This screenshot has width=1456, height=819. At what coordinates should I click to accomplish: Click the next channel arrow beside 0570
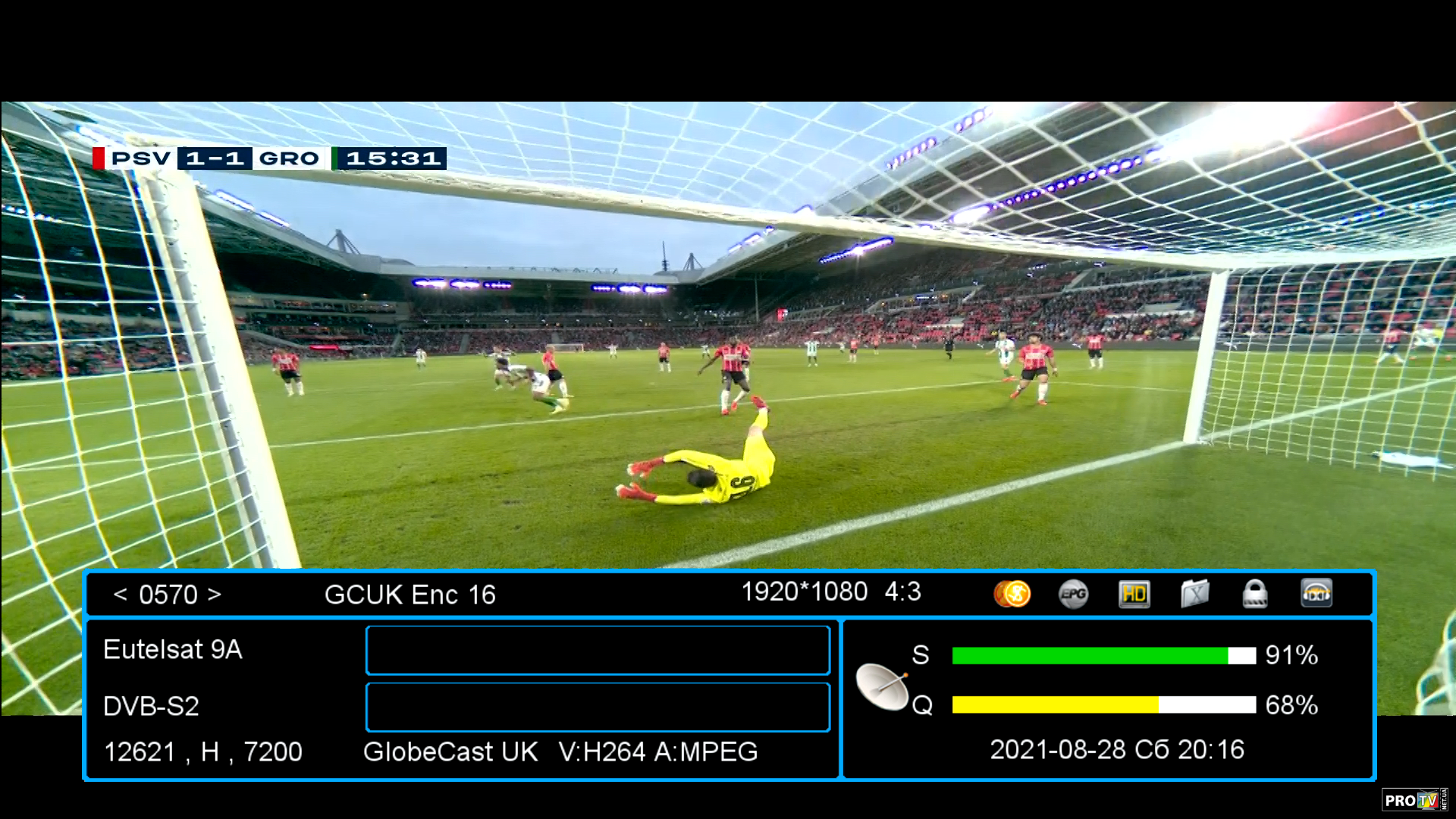(215, 595)
